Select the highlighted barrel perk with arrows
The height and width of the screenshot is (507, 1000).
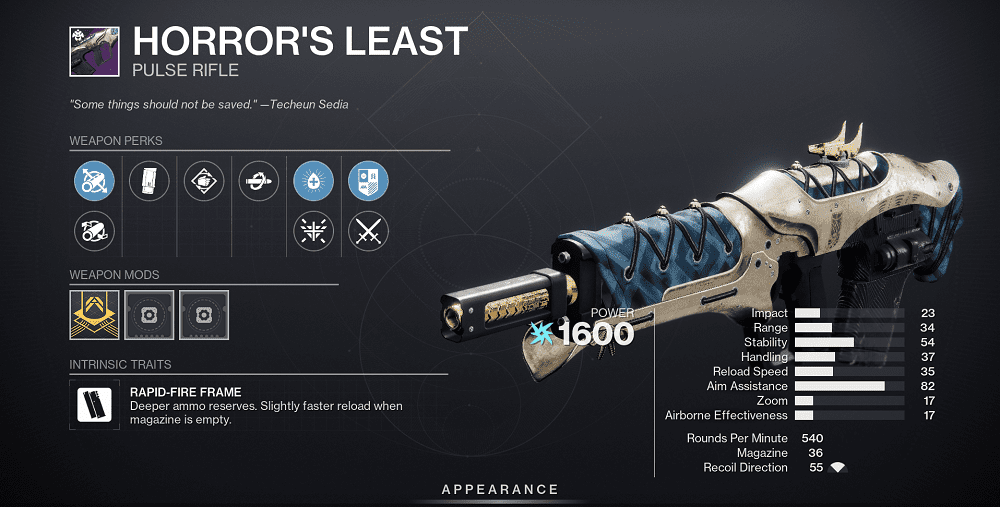pyautogui.click(x=94, y=181)
